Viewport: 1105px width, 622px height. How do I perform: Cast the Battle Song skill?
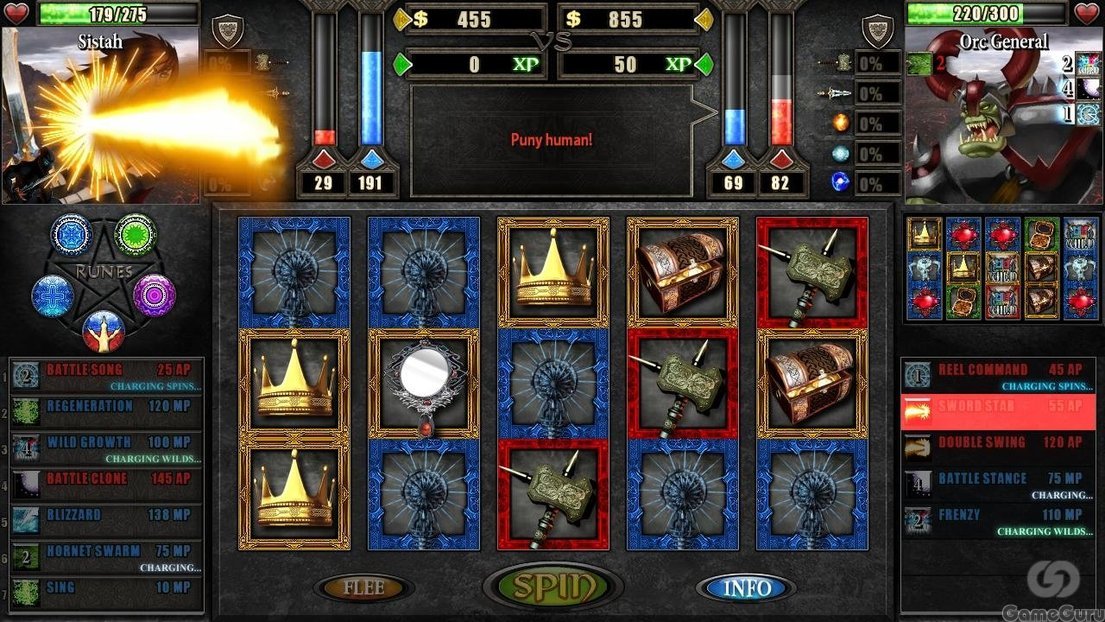click(110, 376)
